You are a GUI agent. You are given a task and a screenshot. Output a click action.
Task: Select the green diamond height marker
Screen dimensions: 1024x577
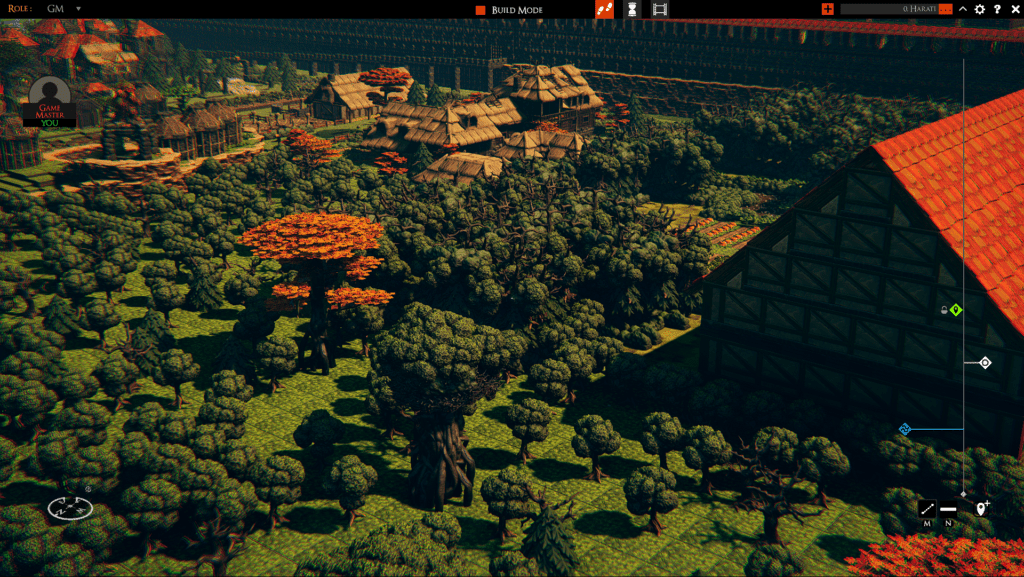click(956, 310)
